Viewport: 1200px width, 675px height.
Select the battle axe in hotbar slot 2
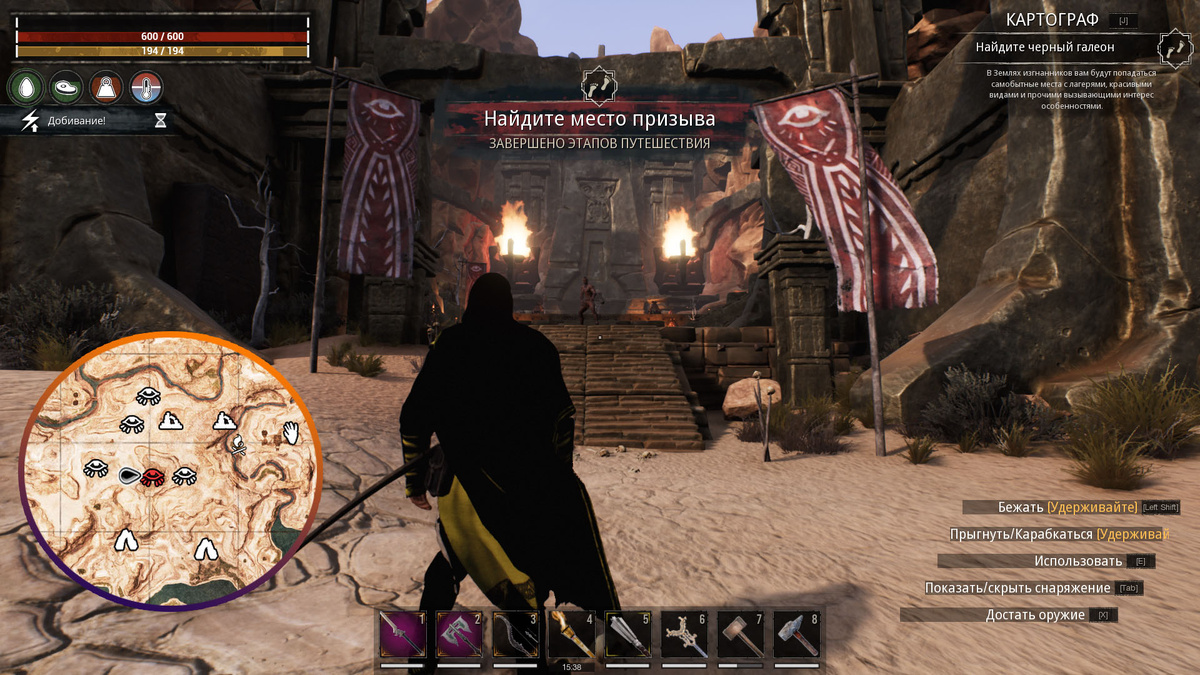[x=460, y=635]
